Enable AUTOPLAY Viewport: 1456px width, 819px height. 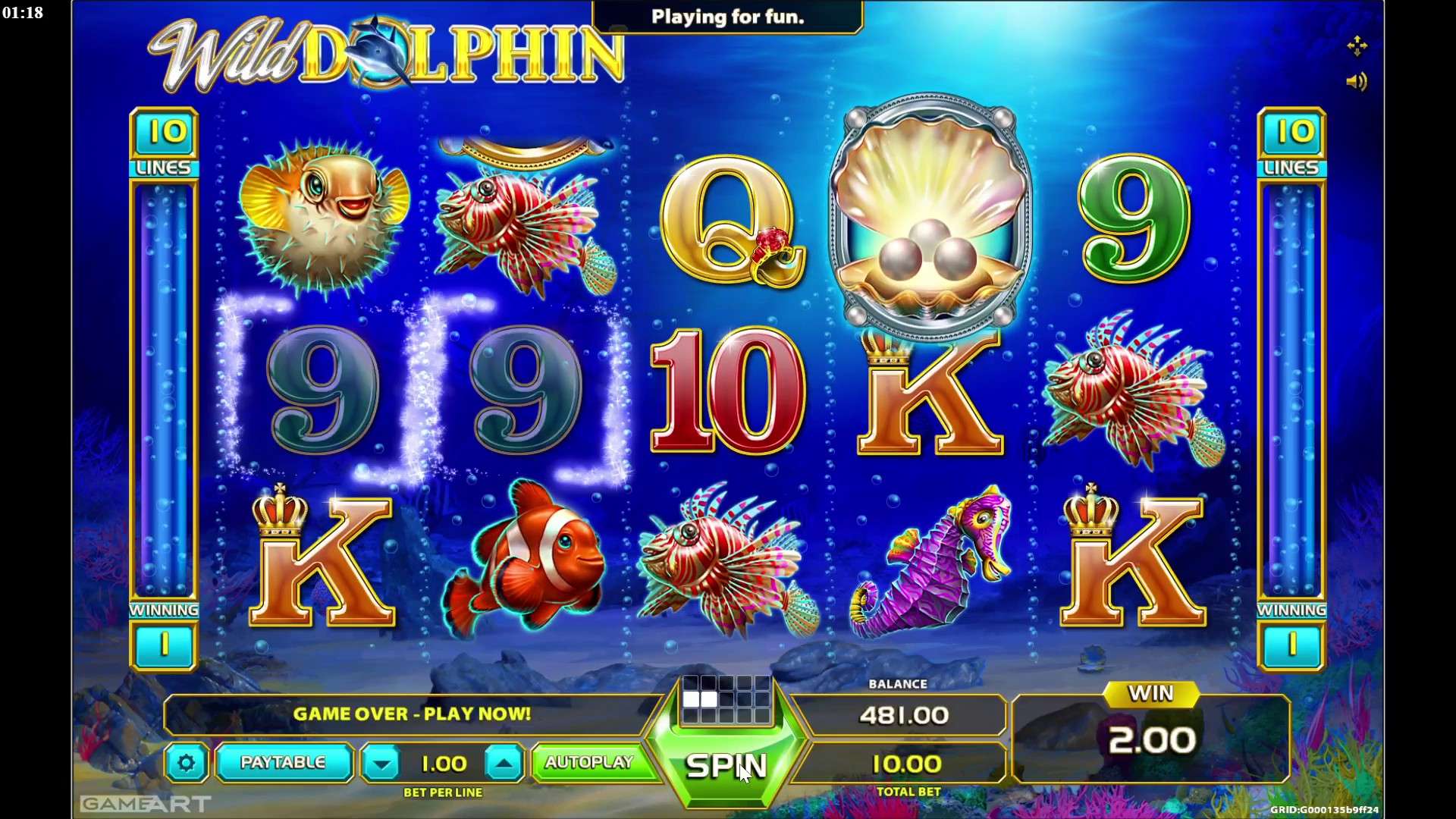(x=592, y=763)
